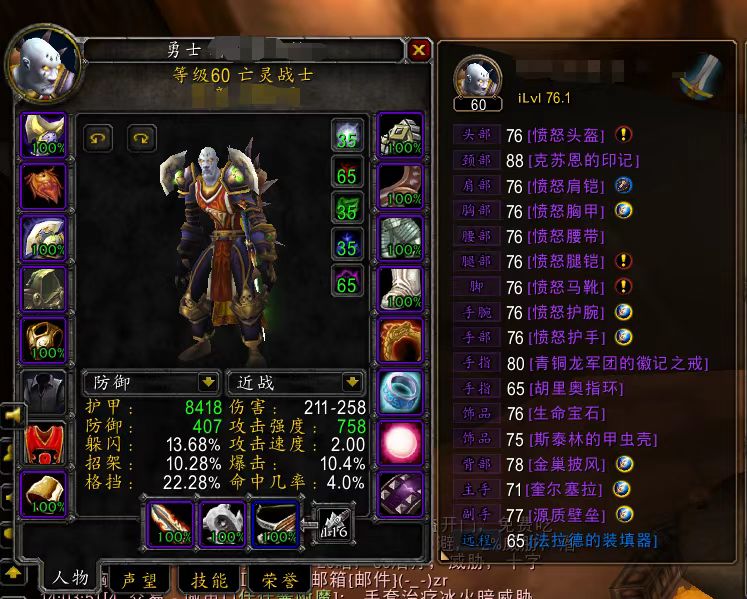
Task: Open the 技能 skills tab
Action: pyautogui.click(x=208, y=579)
